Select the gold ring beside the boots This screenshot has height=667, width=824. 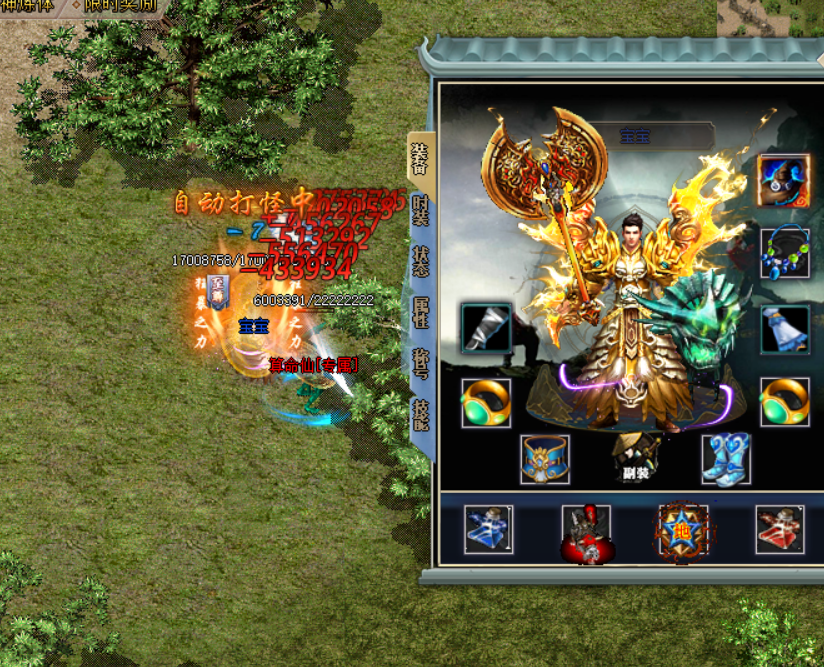coord(784,402)
